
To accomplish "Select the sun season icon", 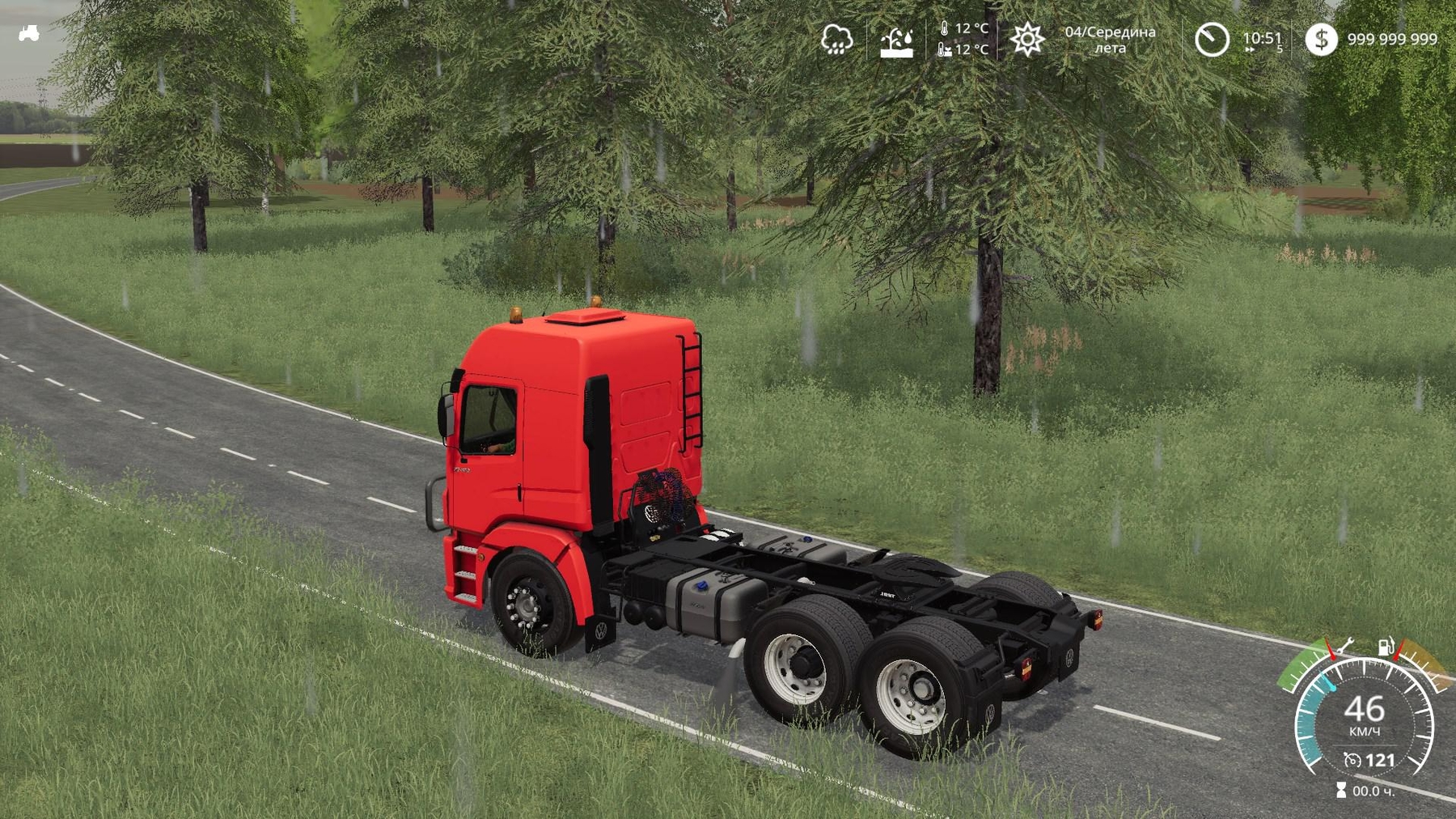I will coord(1027,39).
